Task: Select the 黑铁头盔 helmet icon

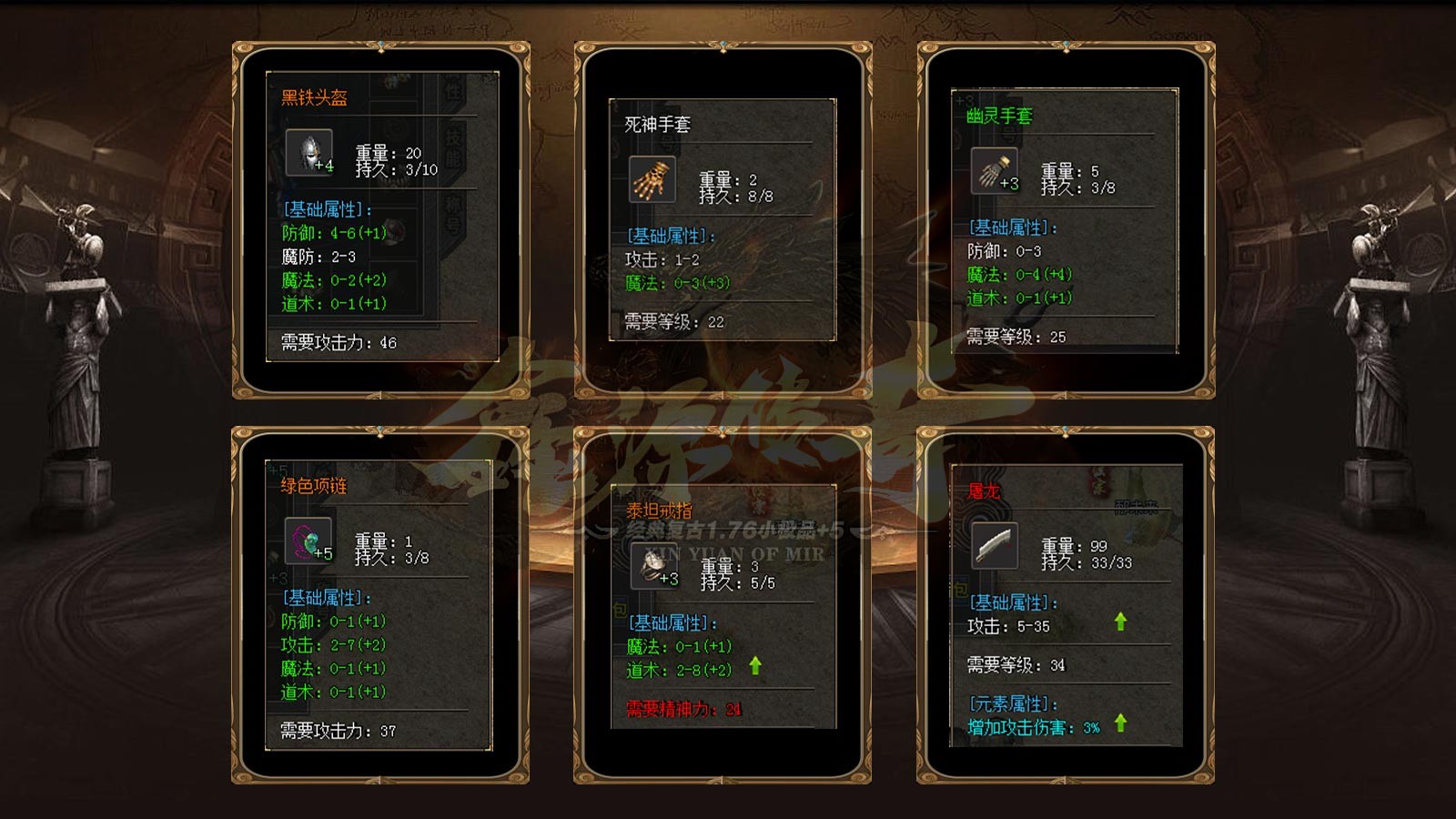Action: 308,151
